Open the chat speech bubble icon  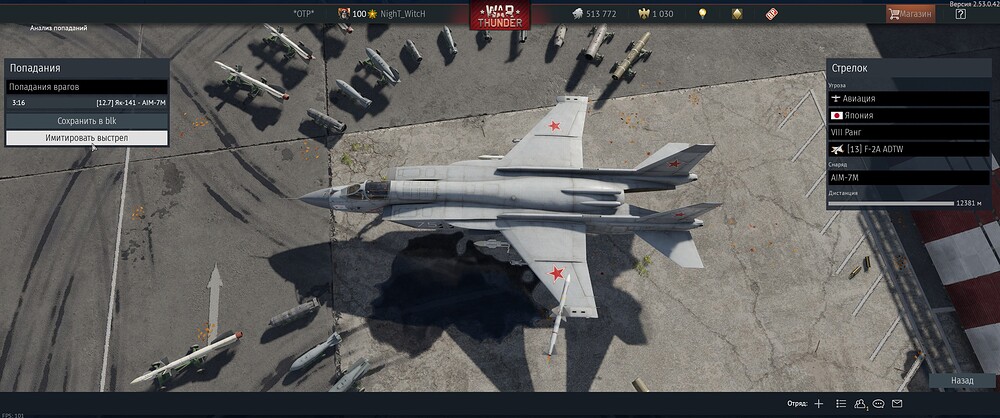click(x=878, y=404)
